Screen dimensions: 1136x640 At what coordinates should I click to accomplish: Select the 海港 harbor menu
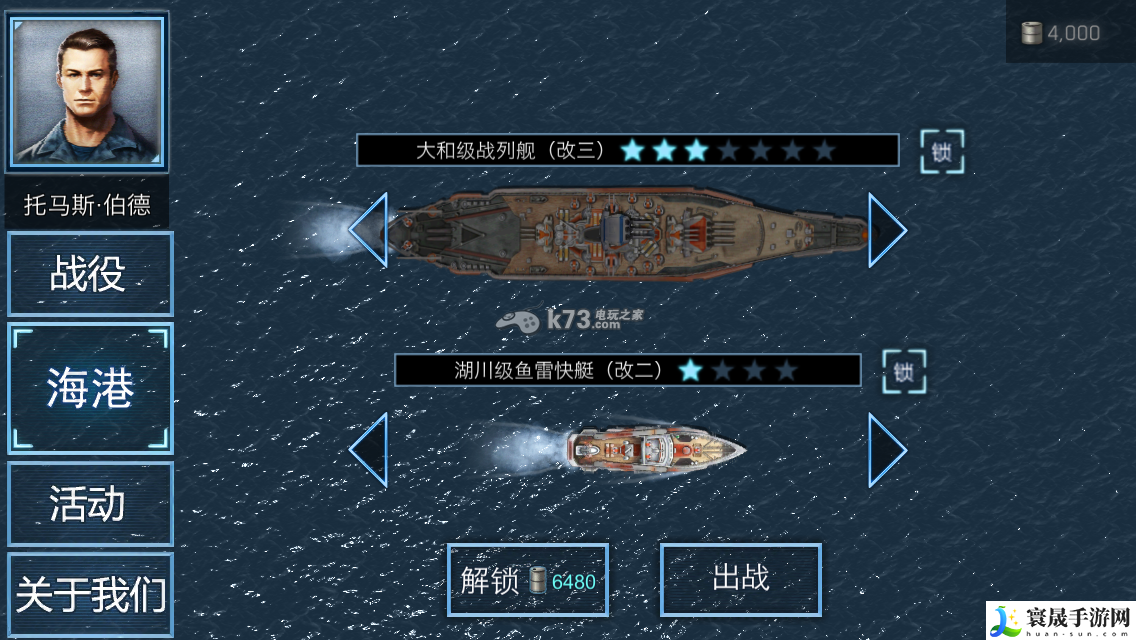click(x=90, y=388)
